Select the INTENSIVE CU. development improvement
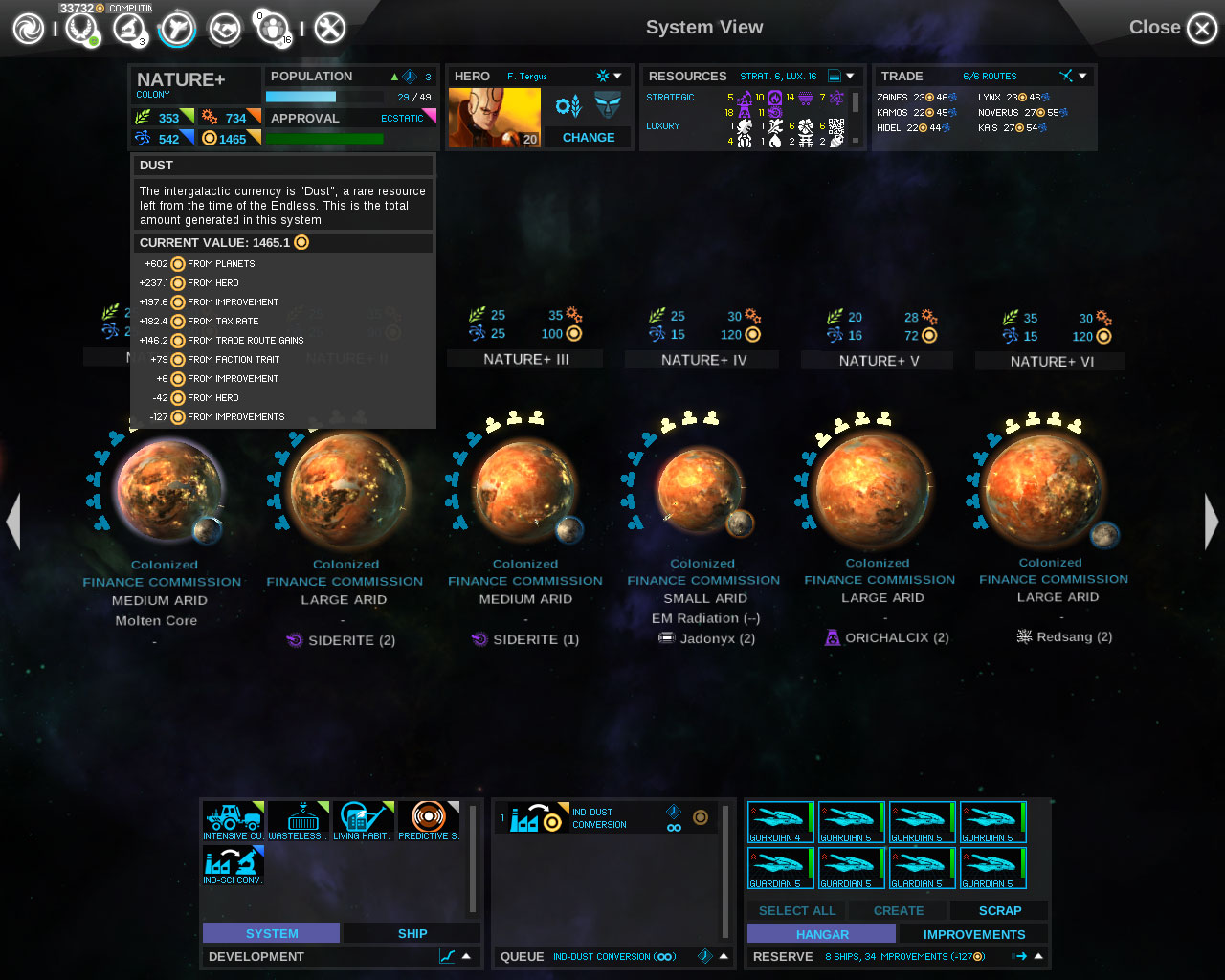The width and height of the screenshot is (1225, 980). coord(232,819)
